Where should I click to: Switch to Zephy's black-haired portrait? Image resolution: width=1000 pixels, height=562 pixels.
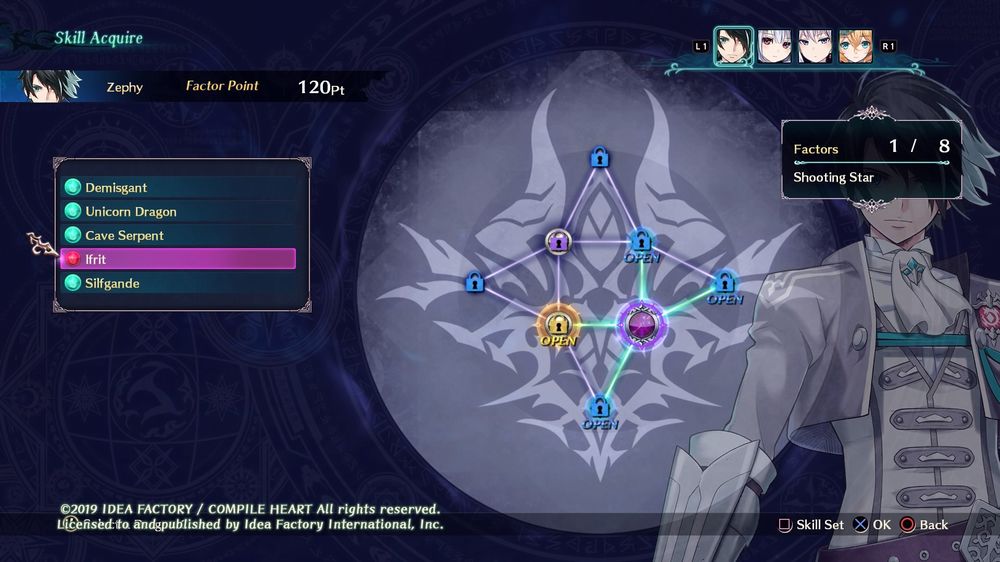tap(733, 46)
